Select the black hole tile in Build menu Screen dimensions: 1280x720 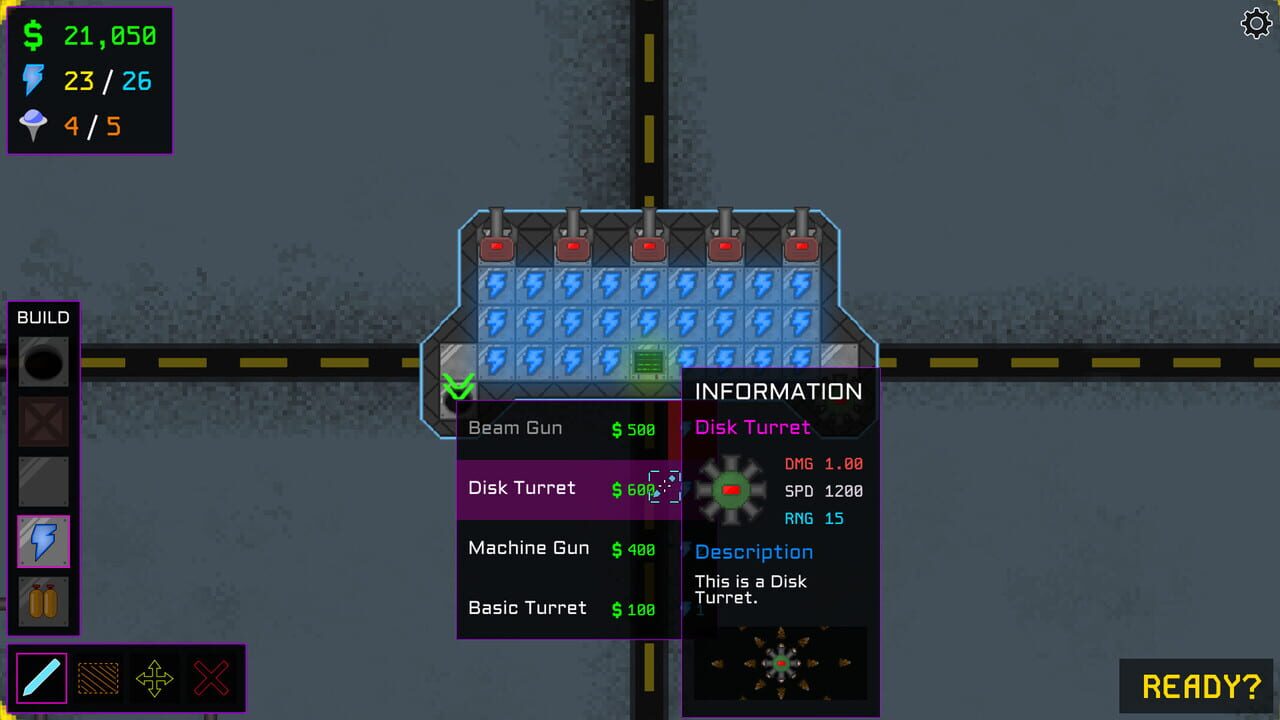[x=42, y=361]
